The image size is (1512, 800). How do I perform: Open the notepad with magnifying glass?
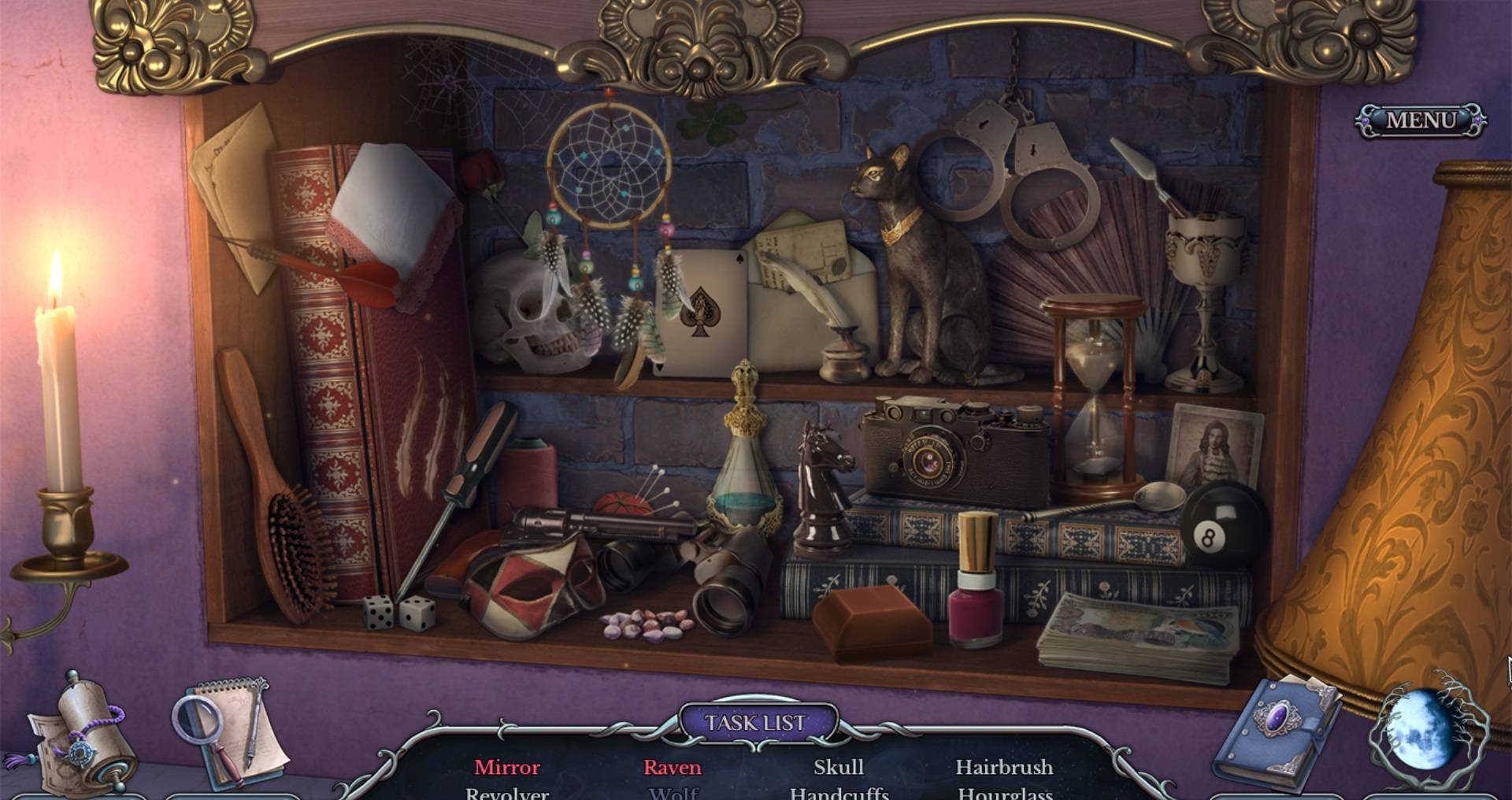point(228,732)
